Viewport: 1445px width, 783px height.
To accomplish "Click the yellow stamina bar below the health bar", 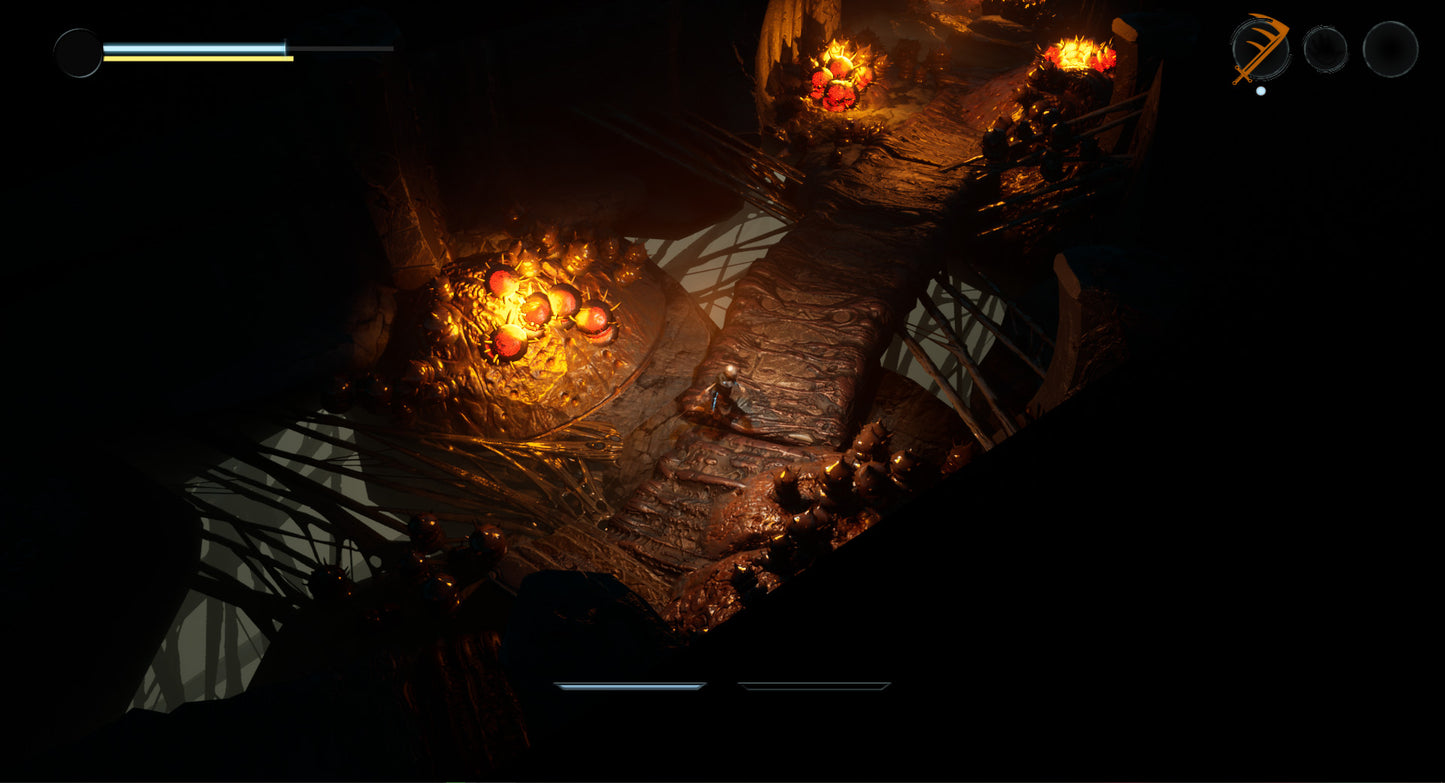I will coord(195,60).
